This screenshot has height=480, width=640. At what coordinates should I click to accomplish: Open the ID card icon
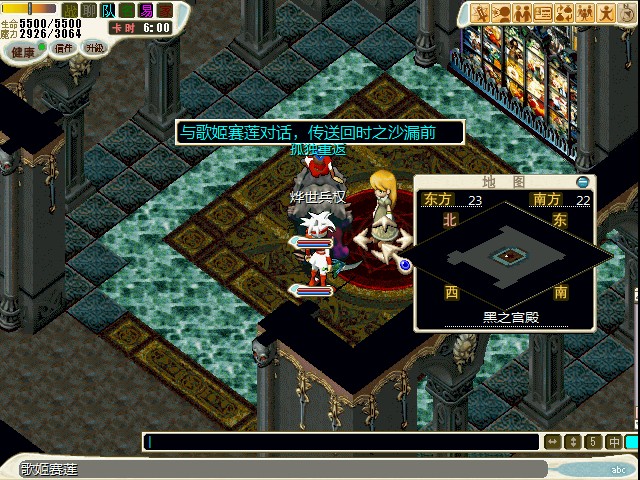point(543,13)
